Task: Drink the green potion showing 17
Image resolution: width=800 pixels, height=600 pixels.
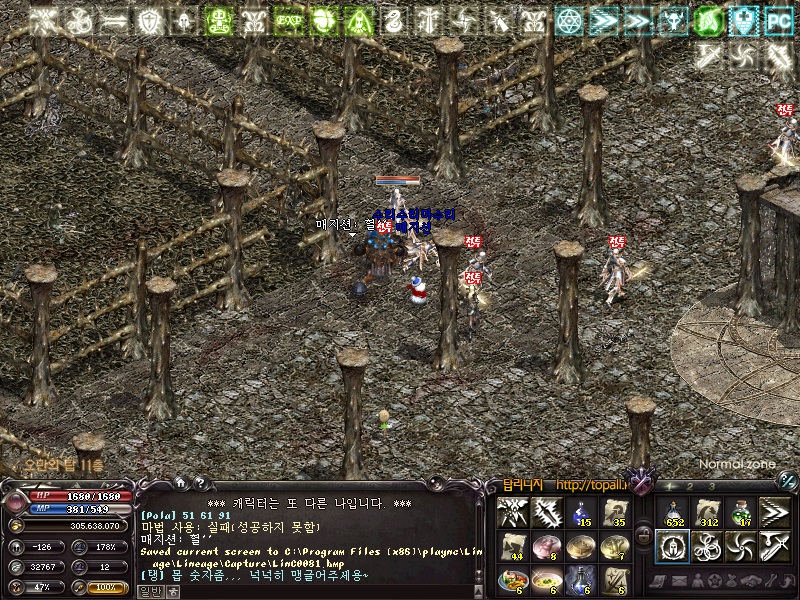Action: pos(740,513)
